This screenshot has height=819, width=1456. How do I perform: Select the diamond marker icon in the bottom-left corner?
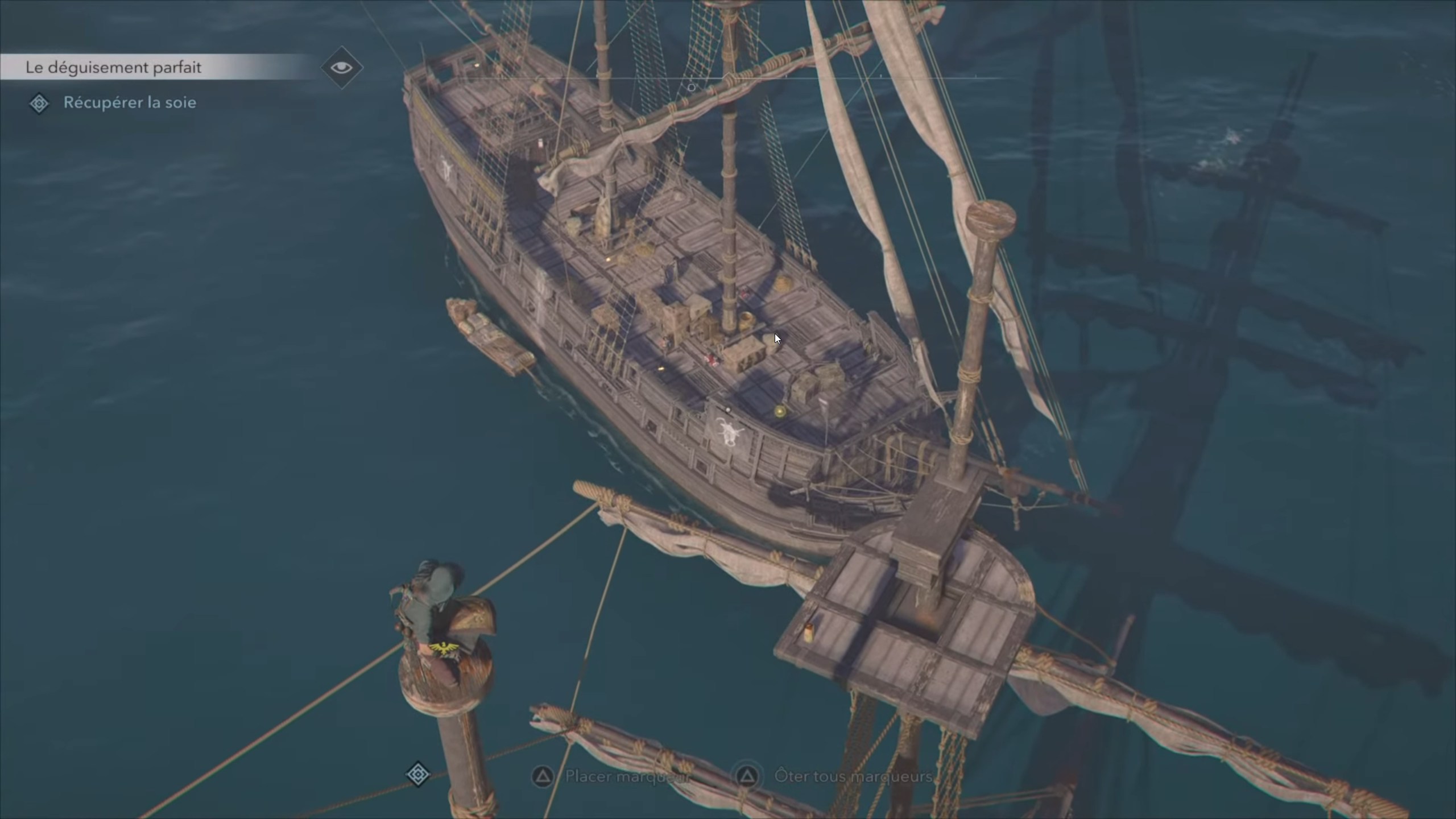[418, 773]
